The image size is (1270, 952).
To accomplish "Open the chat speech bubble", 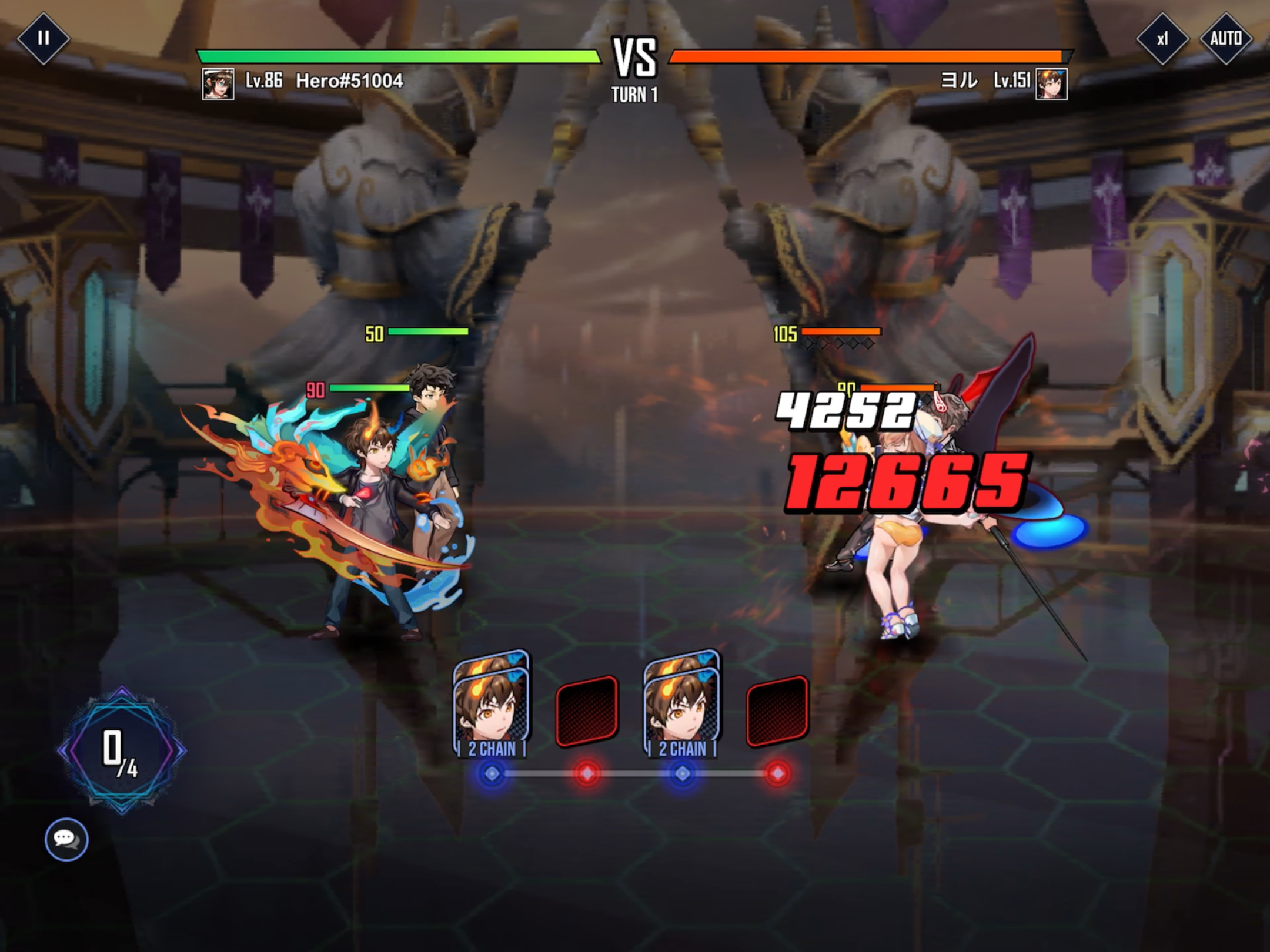I will coord(66,839).
